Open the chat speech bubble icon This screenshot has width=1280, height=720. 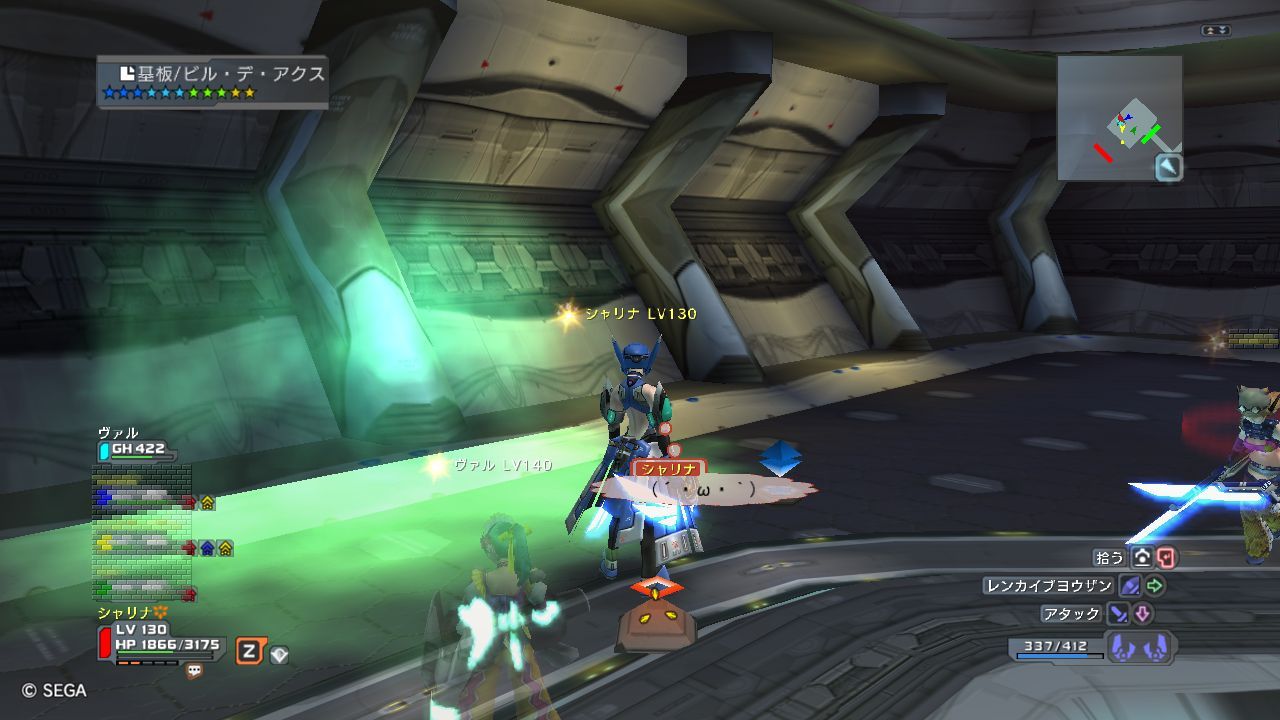pos(194,671)
